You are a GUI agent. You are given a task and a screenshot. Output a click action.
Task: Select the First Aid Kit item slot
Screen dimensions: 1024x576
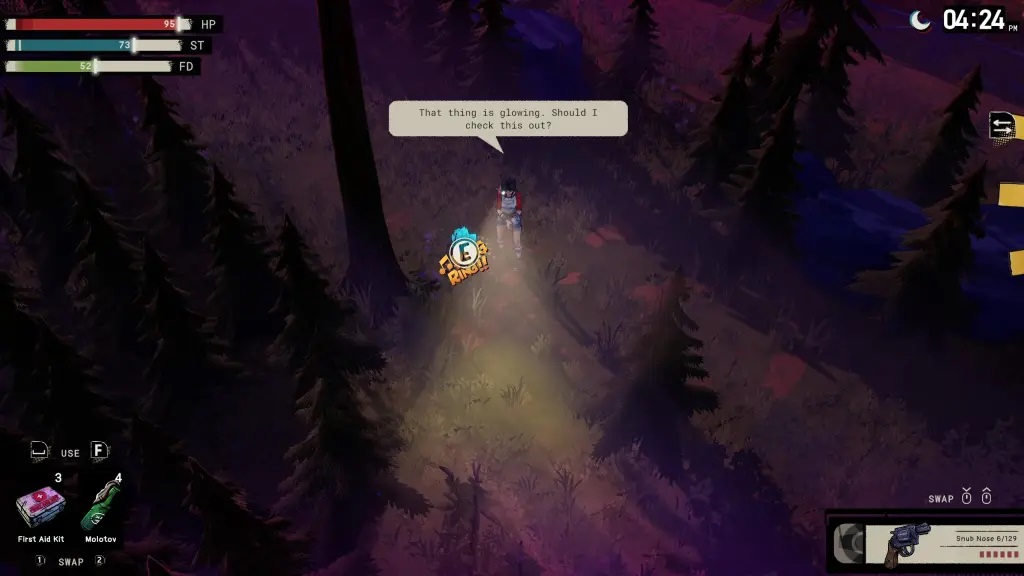coord(41,508)
